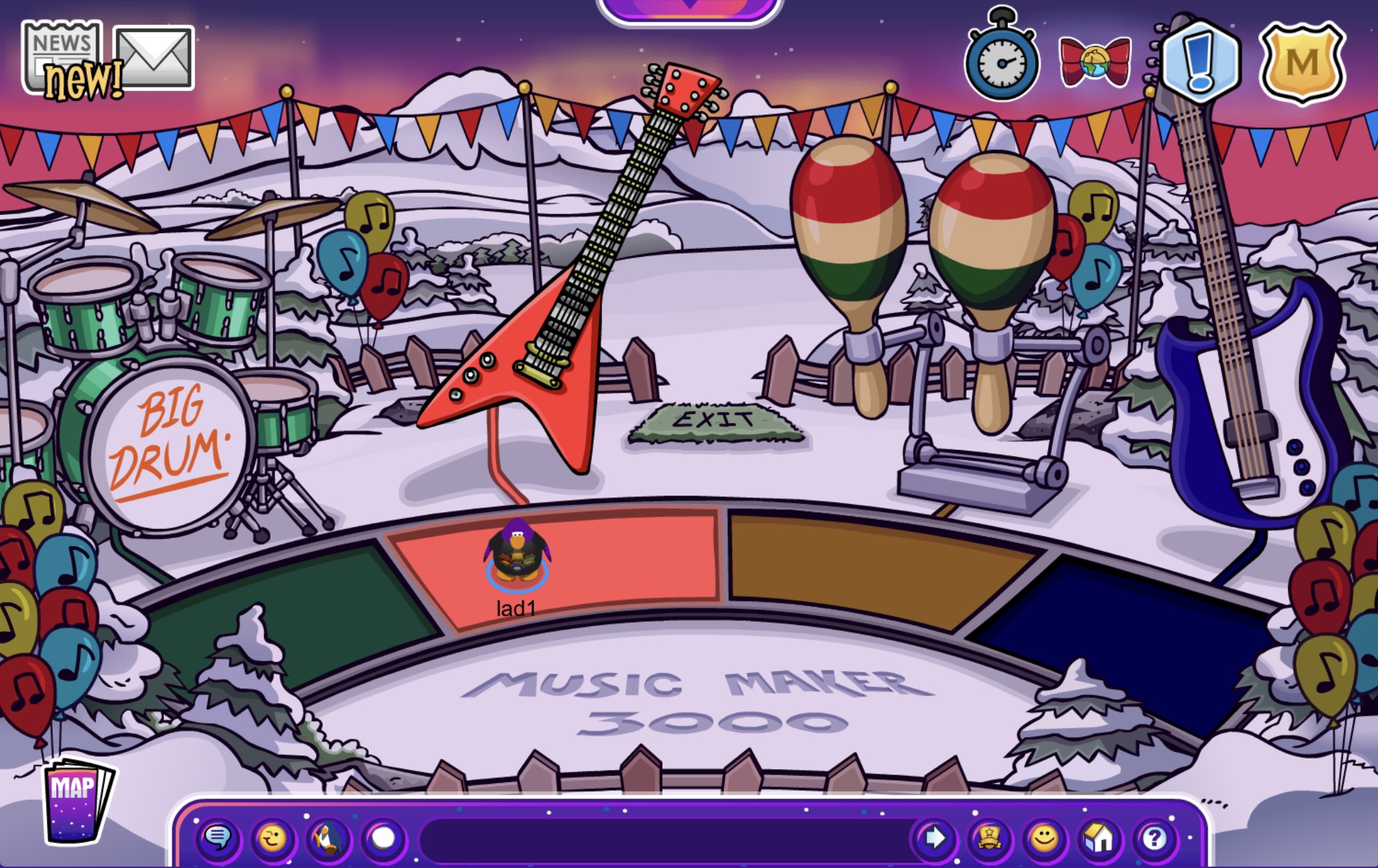Select the snowball throw button
The height and width of the screenshot is (868, 1378).
click(x=383, y=837)
